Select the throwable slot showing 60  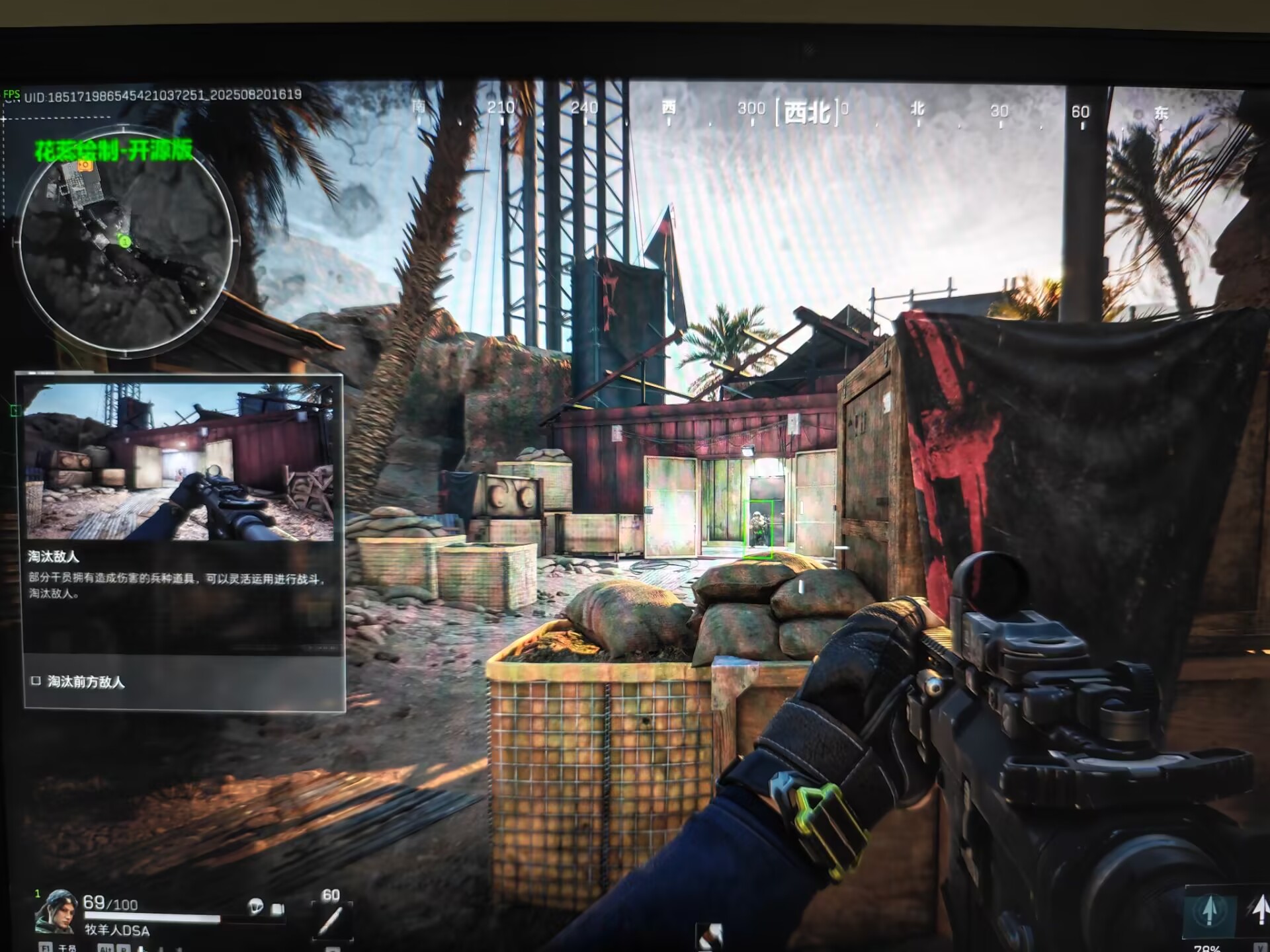pyautogui.click(x=331, y=918)
